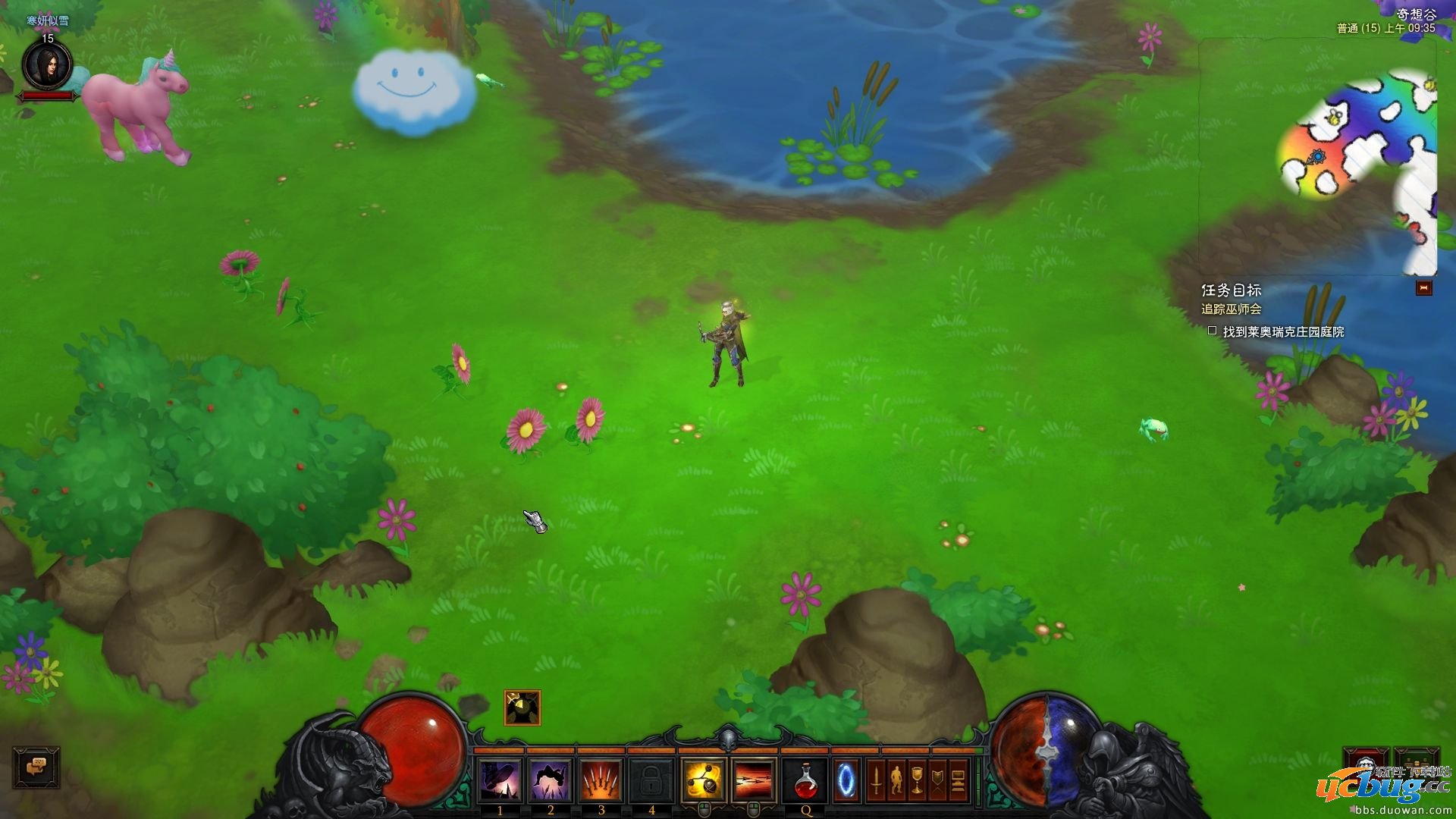Open the blue town portal
This screenshot has width=1456, height=819.
[846, 780]
